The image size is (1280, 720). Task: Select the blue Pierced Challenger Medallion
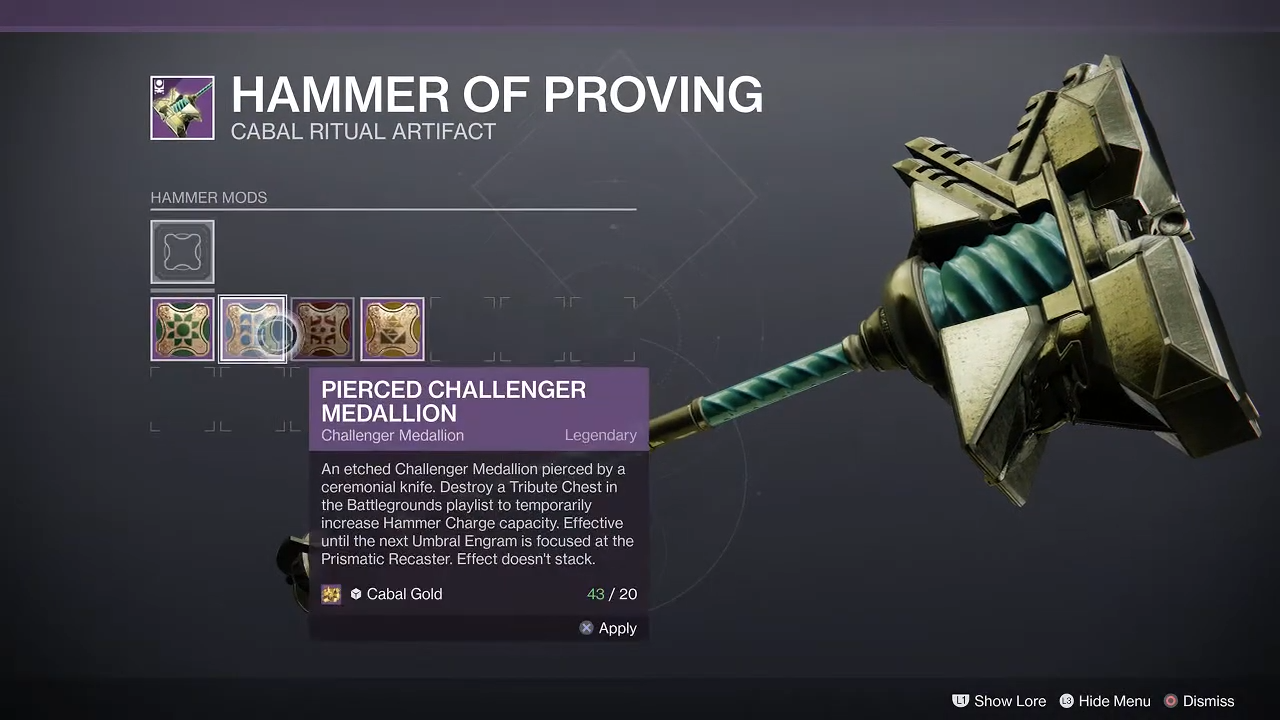pos(252,329)
